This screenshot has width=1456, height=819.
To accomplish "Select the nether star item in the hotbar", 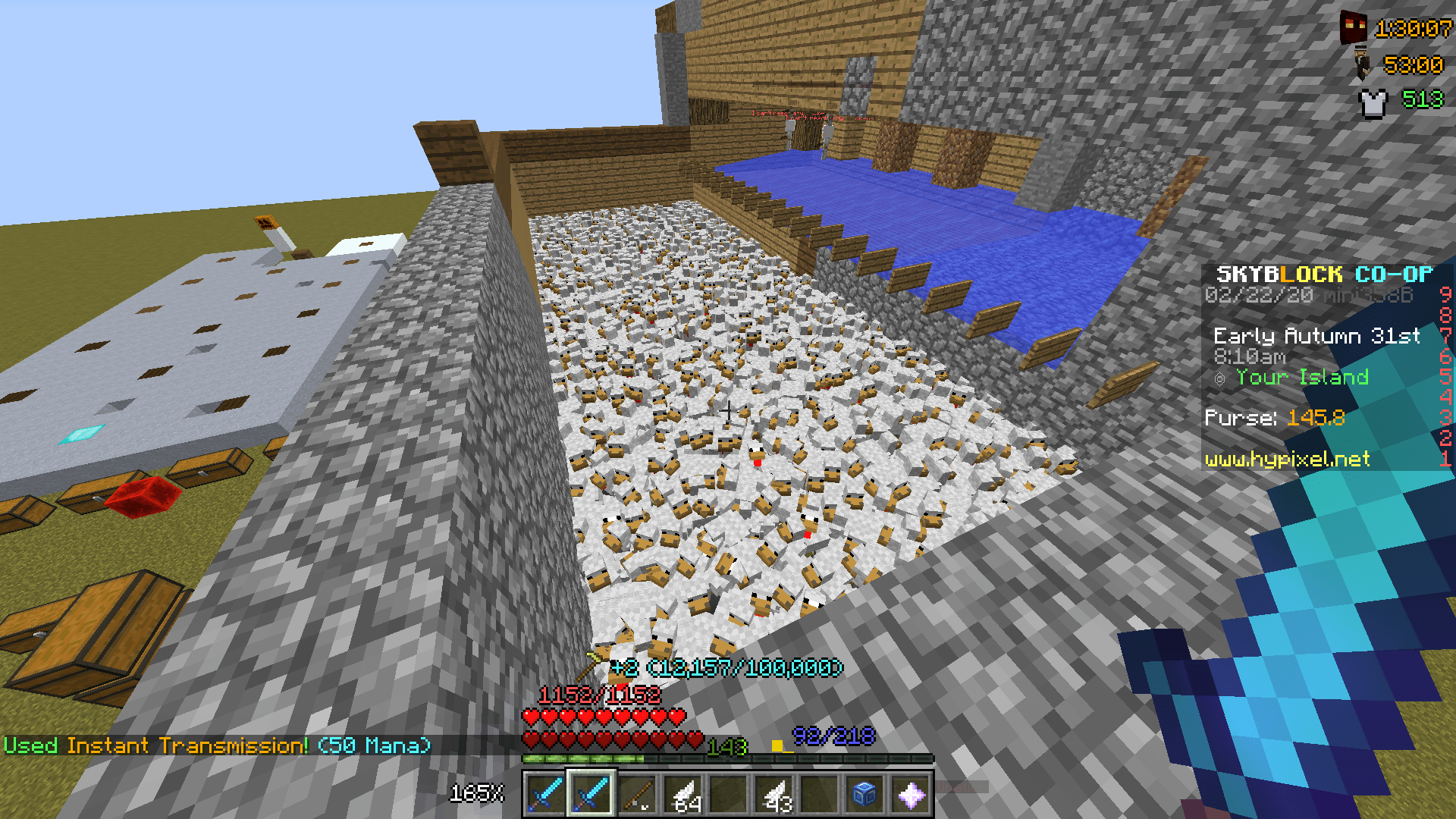I will click(910, 795).
